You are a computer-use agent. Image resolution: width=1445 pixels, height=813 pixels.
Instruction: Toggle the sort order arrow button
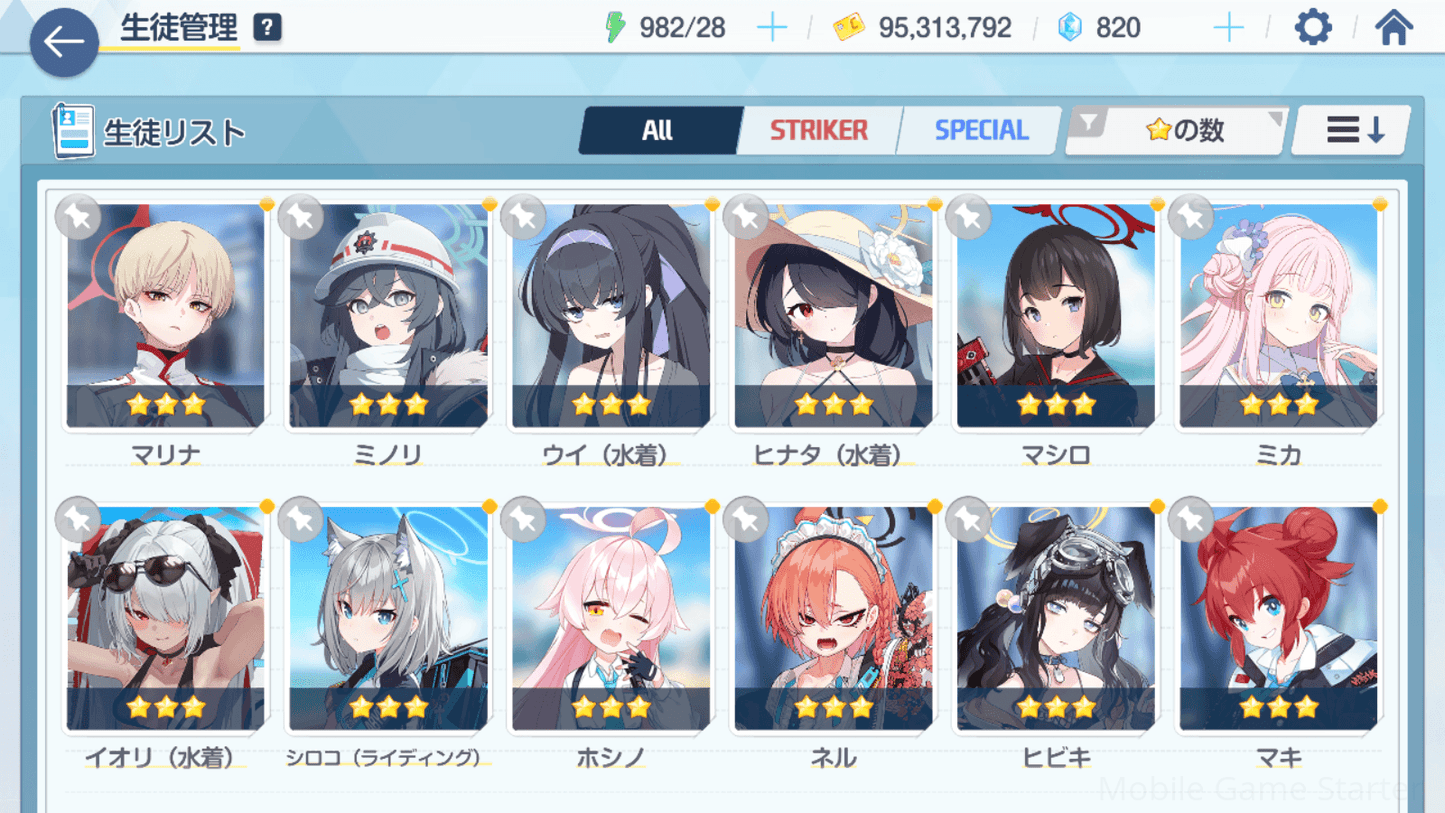point(1352,130)
